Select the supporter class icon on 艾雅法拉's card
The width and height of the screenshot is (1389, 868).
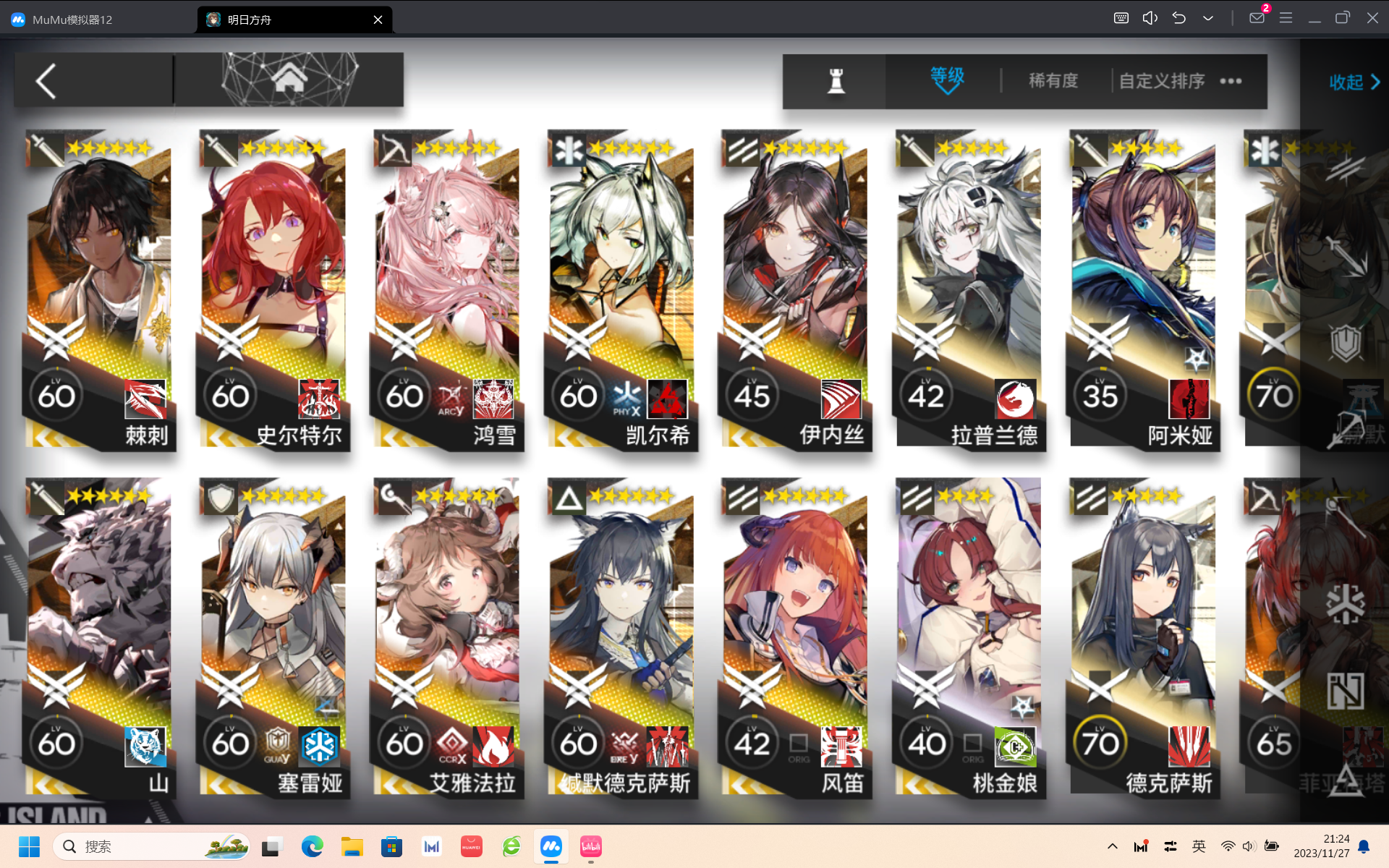coord(394,497)
